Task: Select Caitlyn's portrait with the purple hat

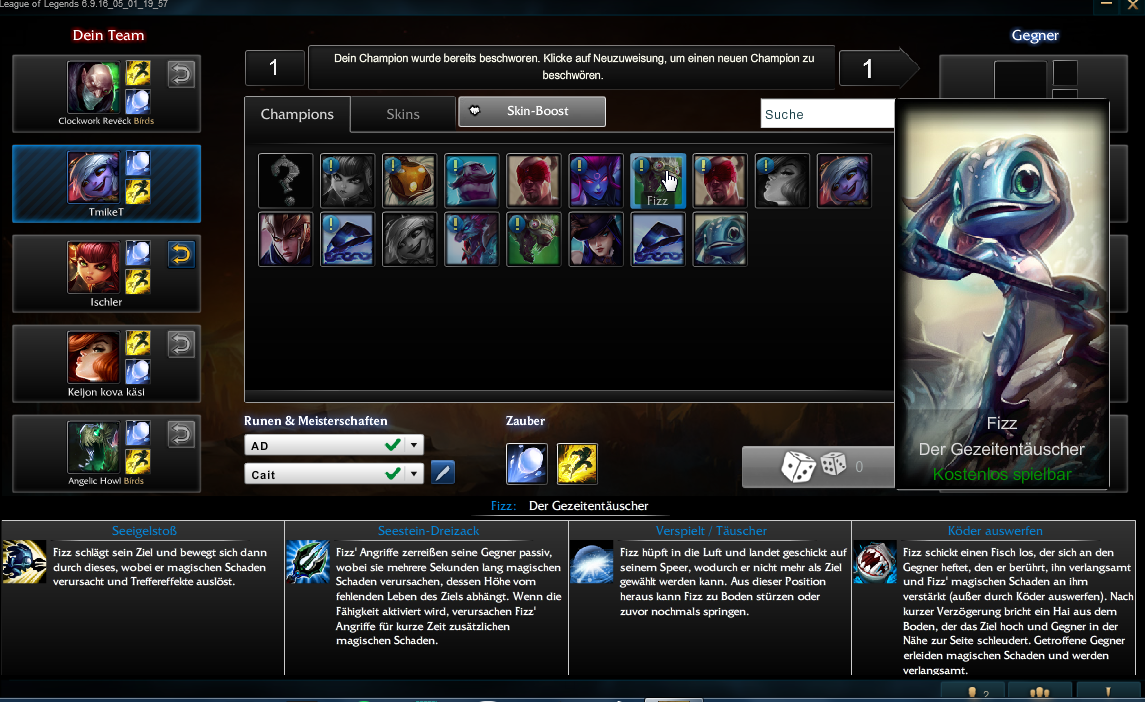Action: pos(595,239)
